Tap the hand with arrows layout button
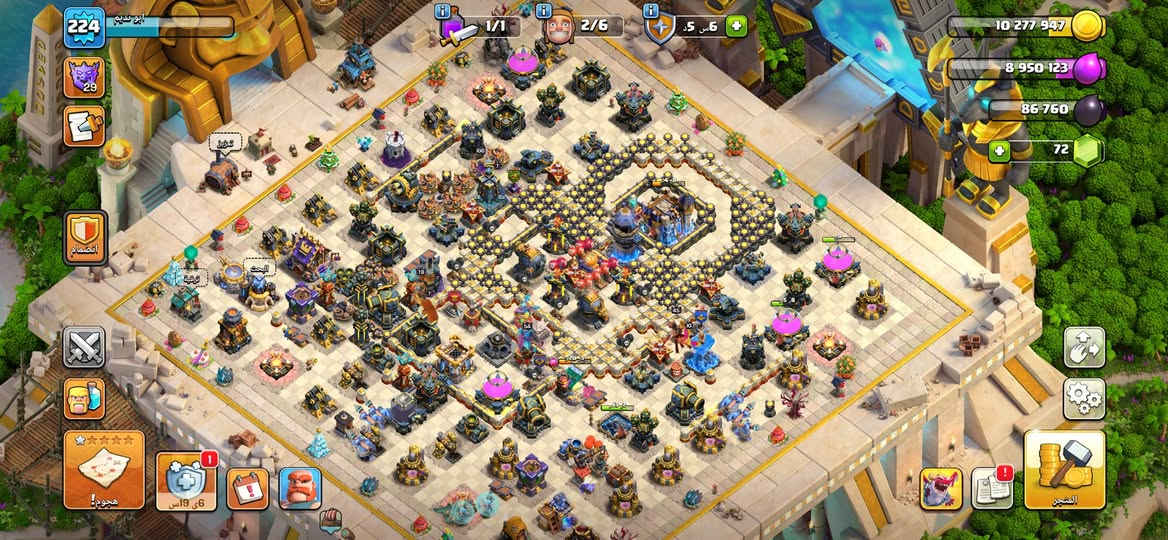1168x540 pixels. click(x=1084, y=347)
